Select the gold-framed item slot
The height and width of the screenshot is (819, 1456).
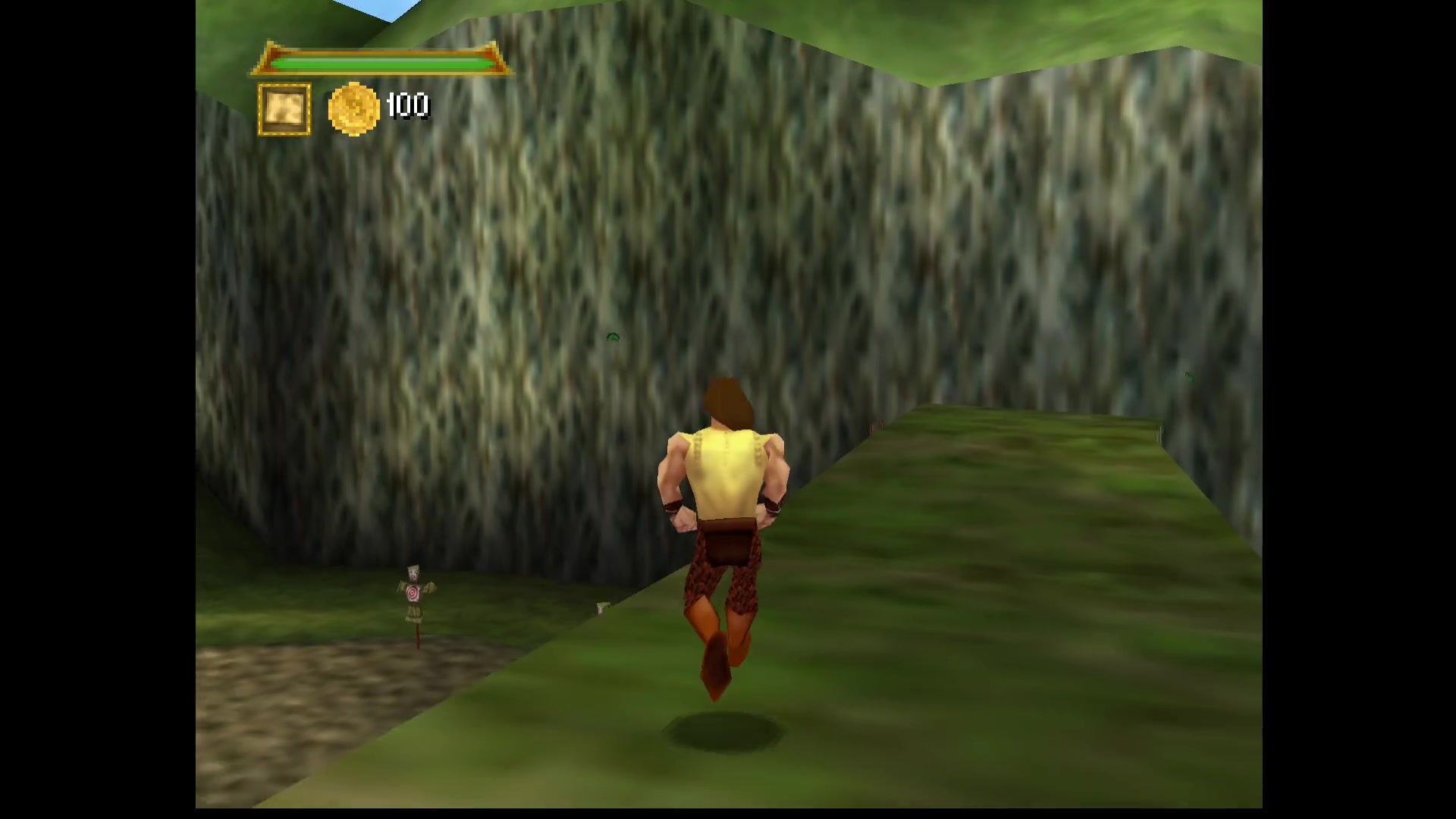click(284, 110)
